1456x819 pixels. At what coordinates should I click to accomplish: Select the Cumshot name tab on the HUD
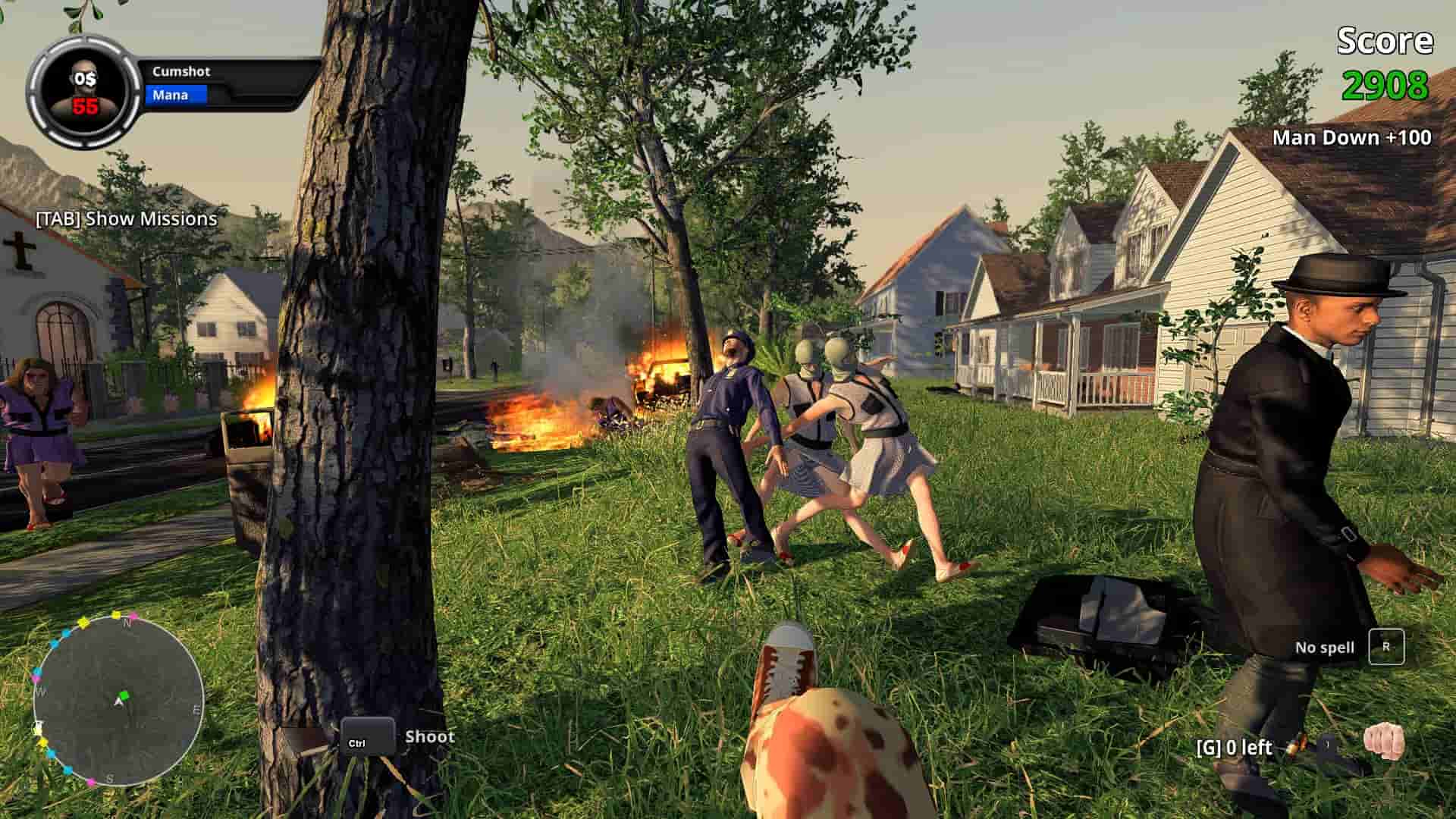pos(182,73)
